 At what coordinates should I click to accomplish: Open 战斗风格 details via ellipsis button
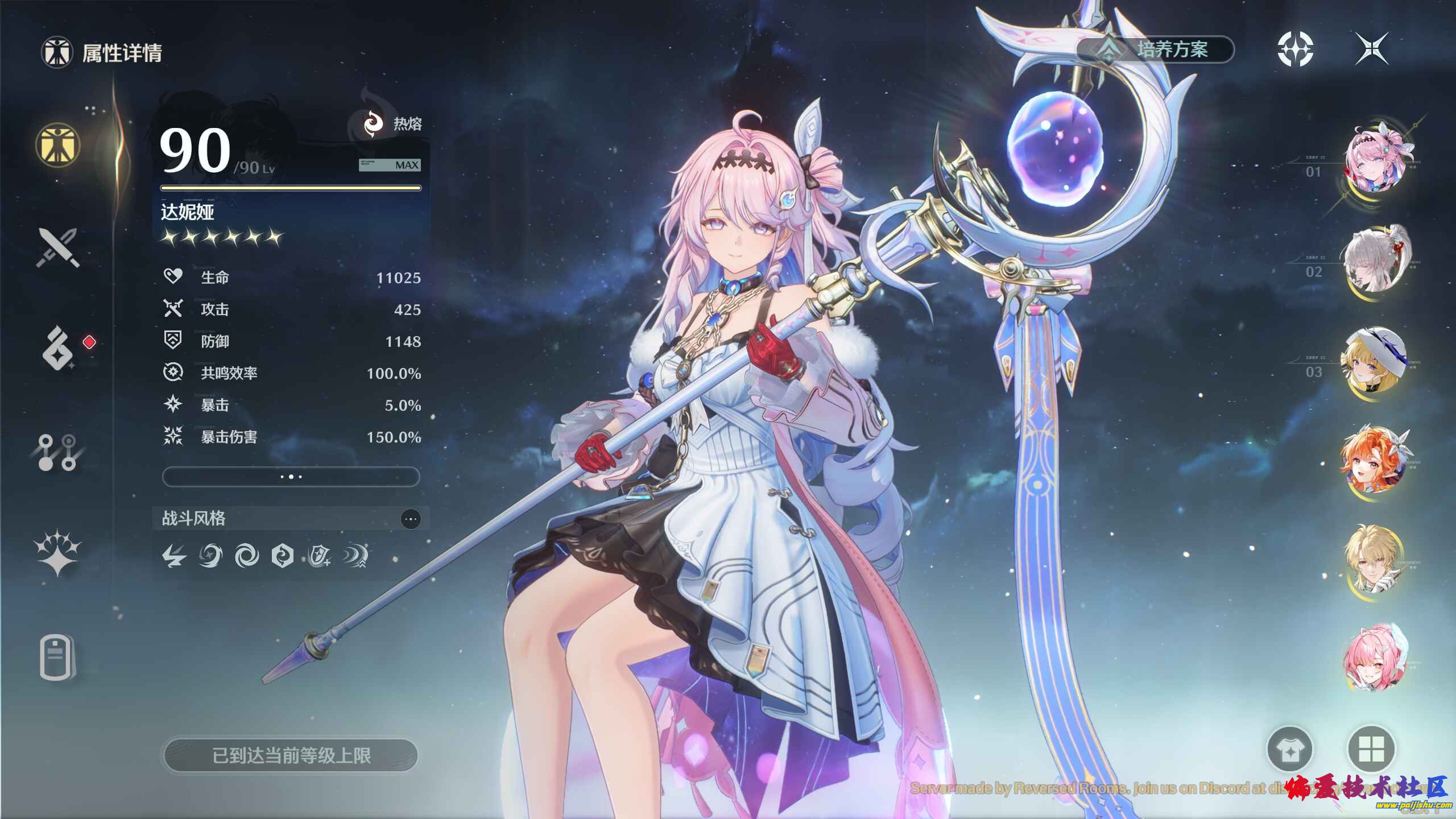point(411,519)
